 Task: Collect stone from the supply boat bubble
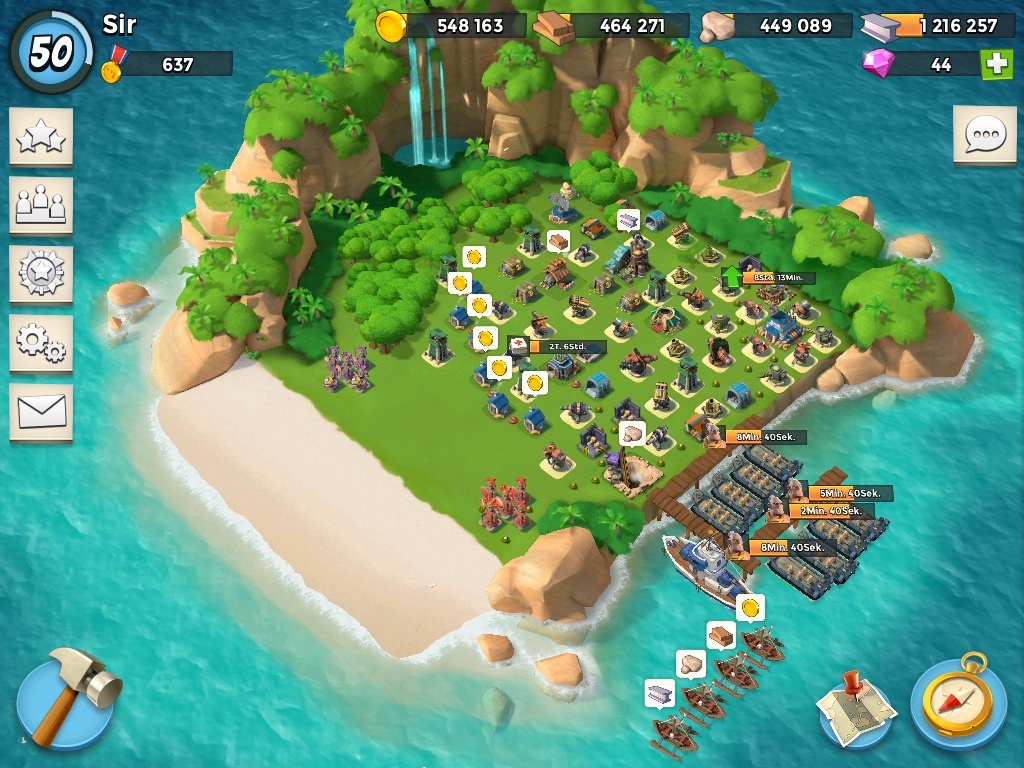coord(691,663)
